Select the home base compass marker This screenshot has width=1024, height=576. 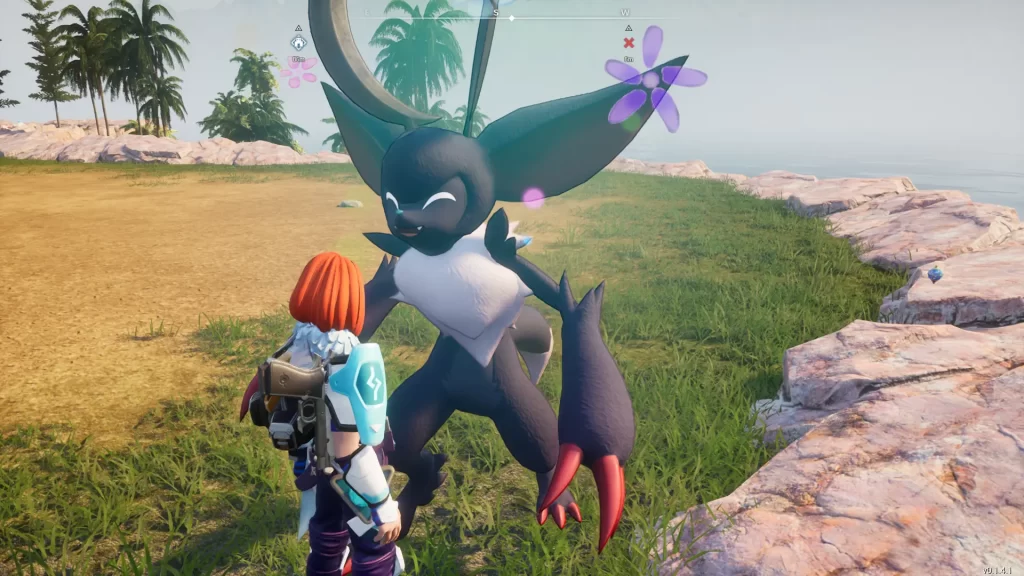tap(297, 43)
